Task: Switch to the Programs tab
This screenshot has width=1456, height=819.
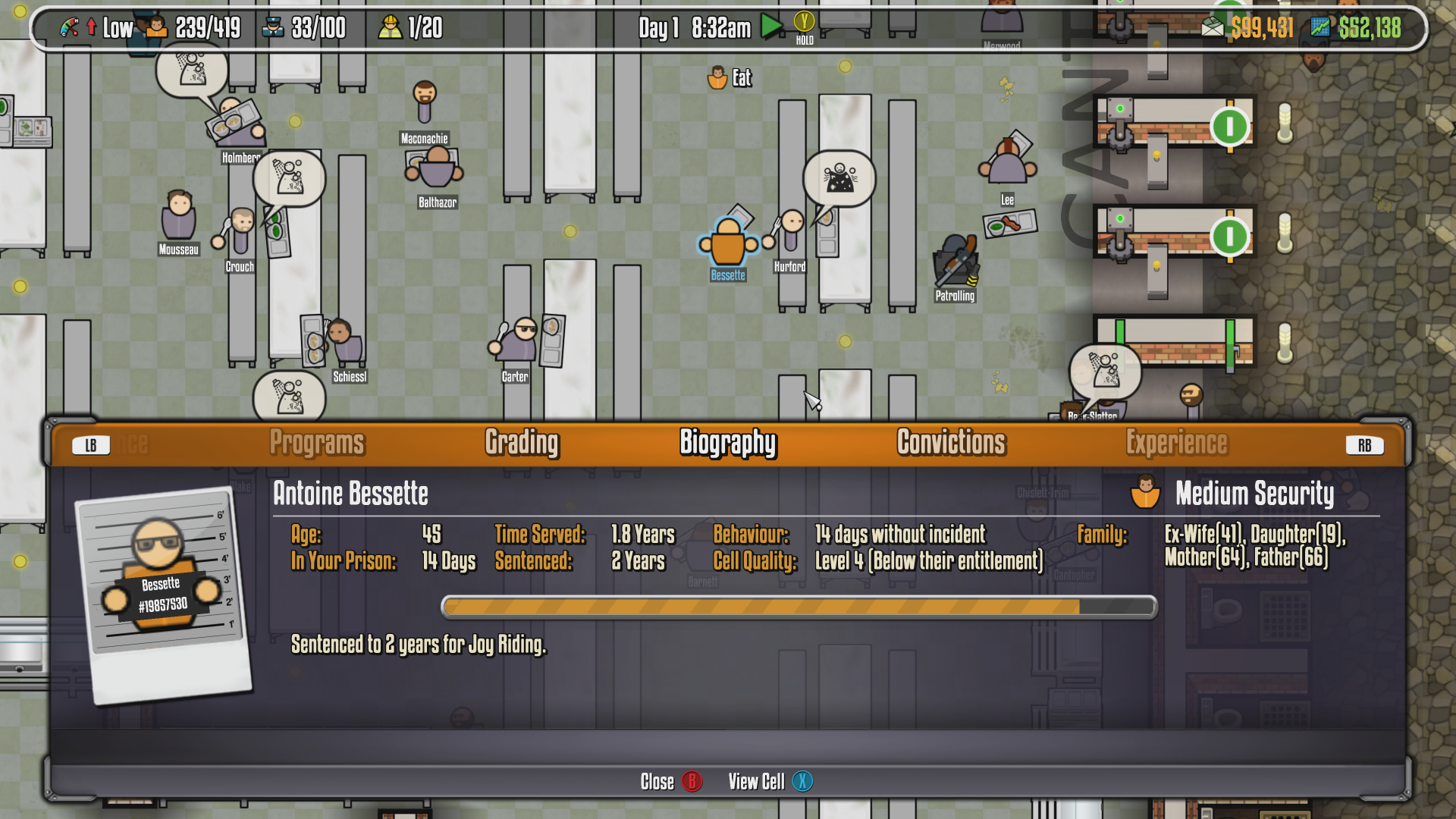Action: click(317, 443)
